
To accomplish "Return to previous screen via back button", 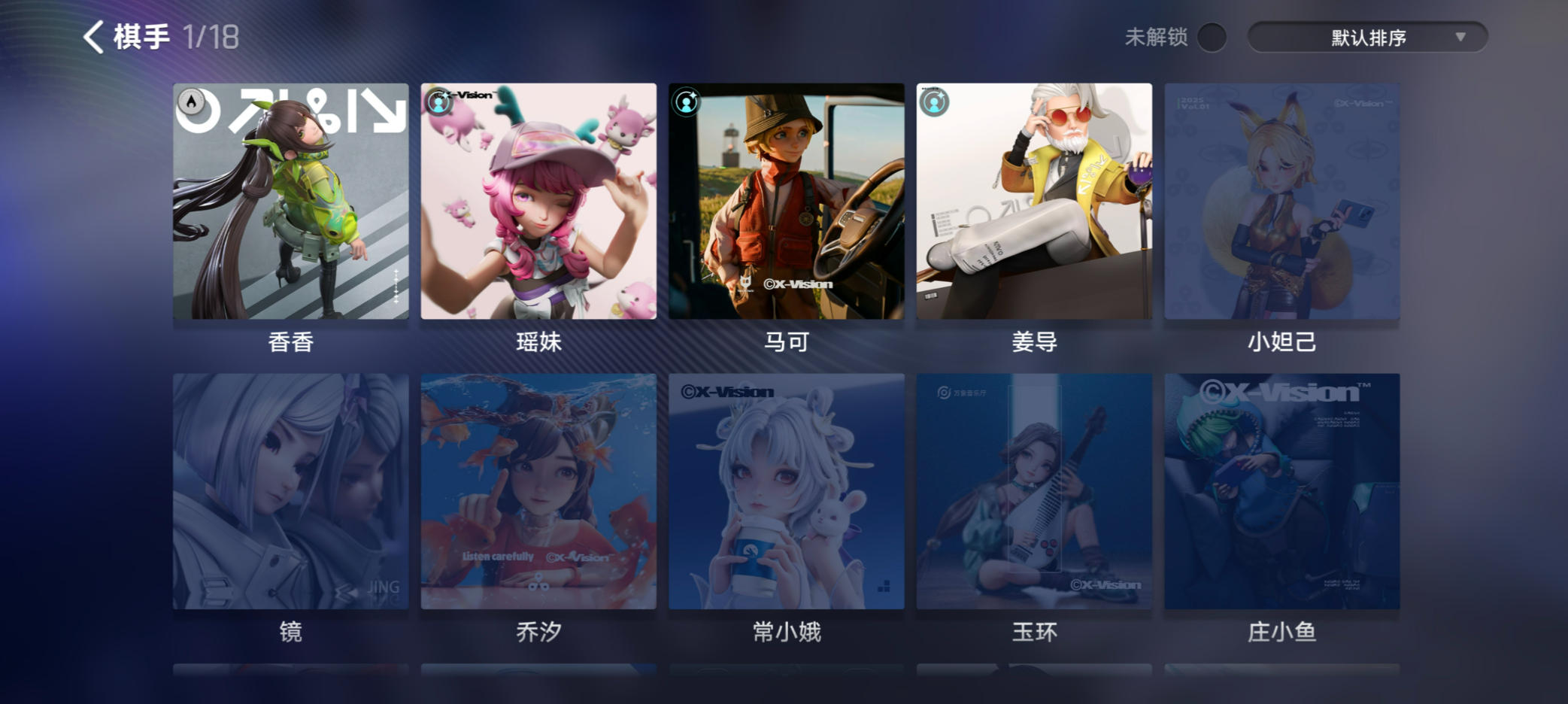I will tap(93, 36).
